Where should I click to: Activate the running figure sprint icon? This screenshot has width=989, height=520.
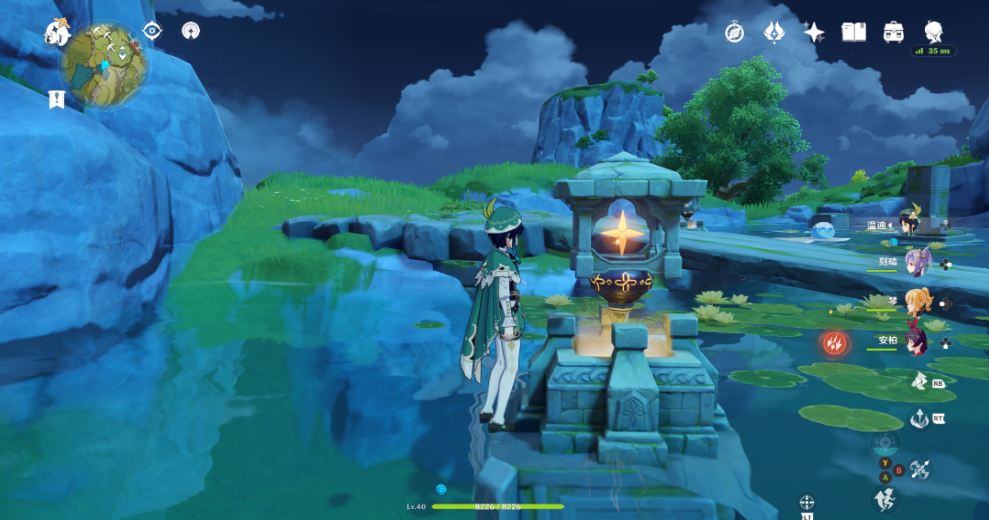pyautogui.click(x=884, y=498)
